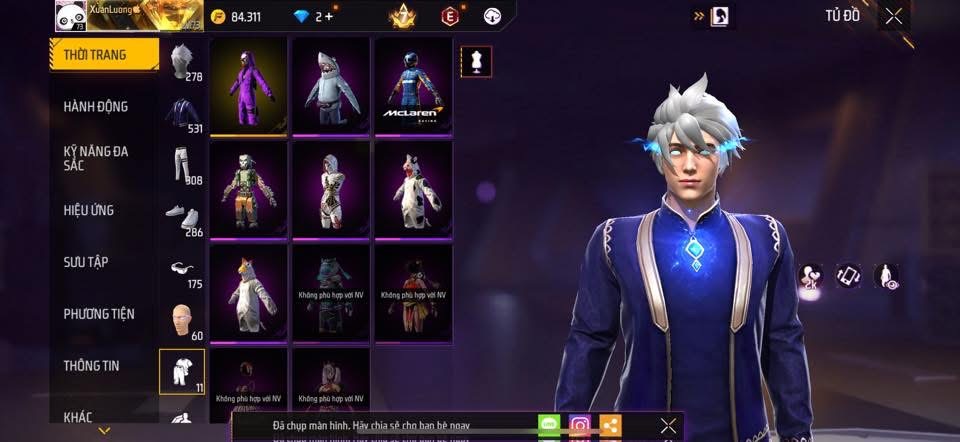Go to the SƯU TẬP tab
960x442 pixels.
[x=86, y=262]
